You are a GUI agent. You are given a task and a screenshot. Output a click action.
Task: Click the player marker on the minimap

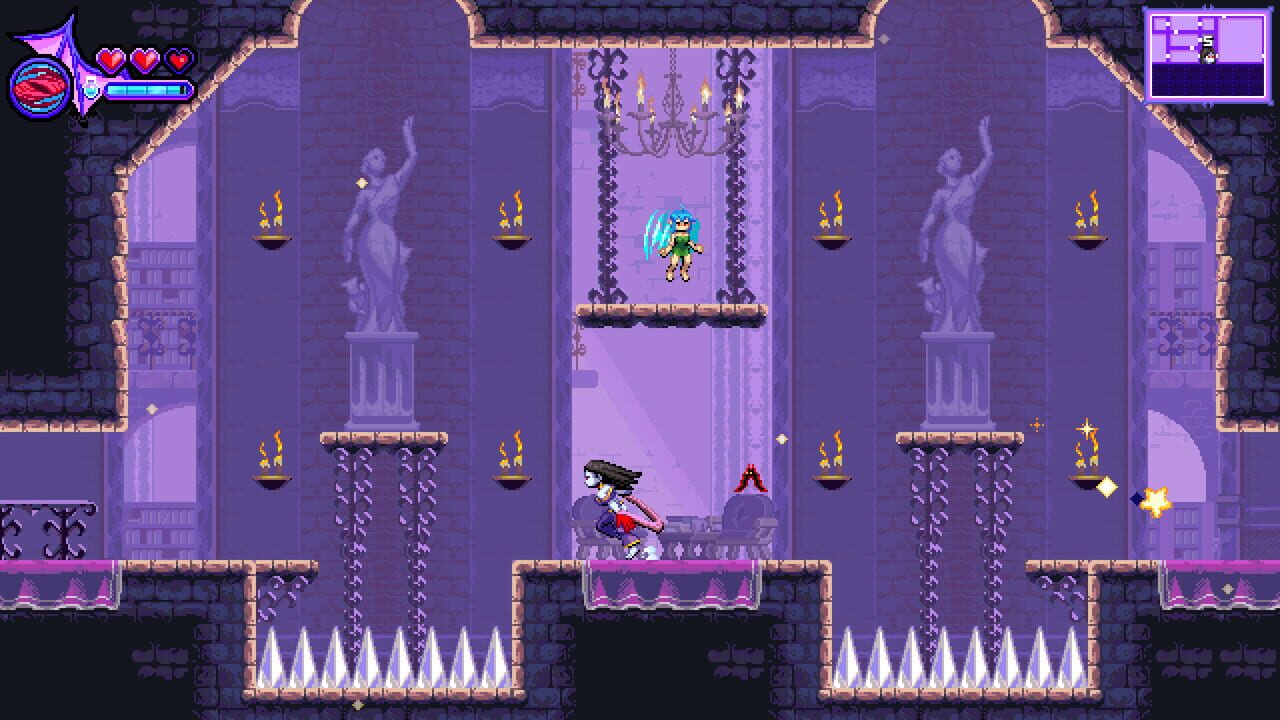pos(1208,56)
